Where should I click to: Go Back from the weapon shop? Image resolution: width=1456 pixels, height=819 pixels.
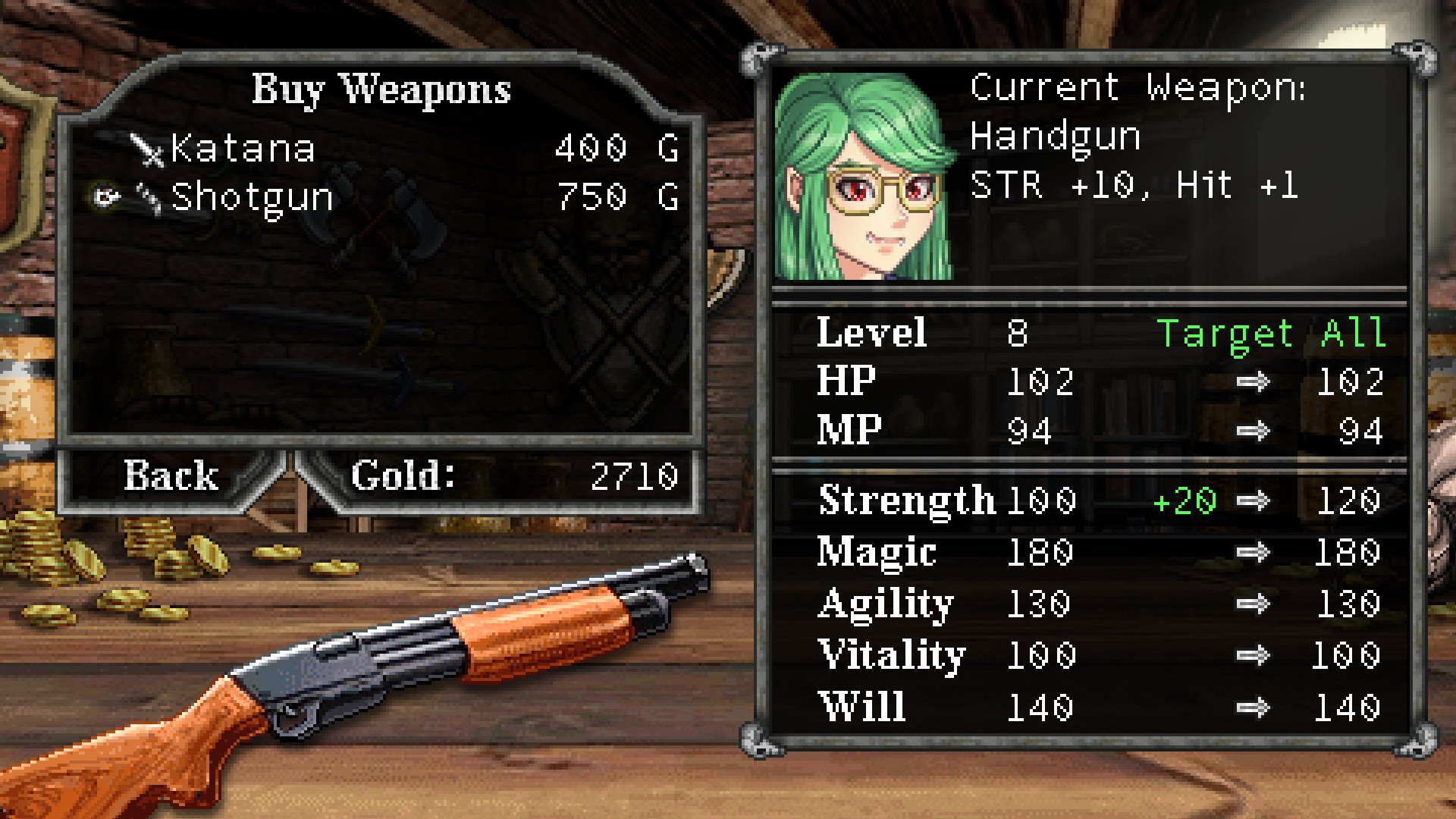coord(171,475)
